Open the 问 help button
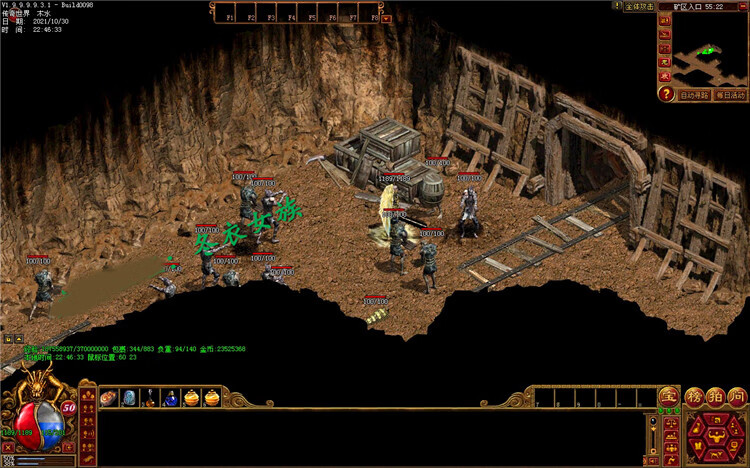Image resolution: width=750 pixels, height=468 pixels. [x=737, y=397]
